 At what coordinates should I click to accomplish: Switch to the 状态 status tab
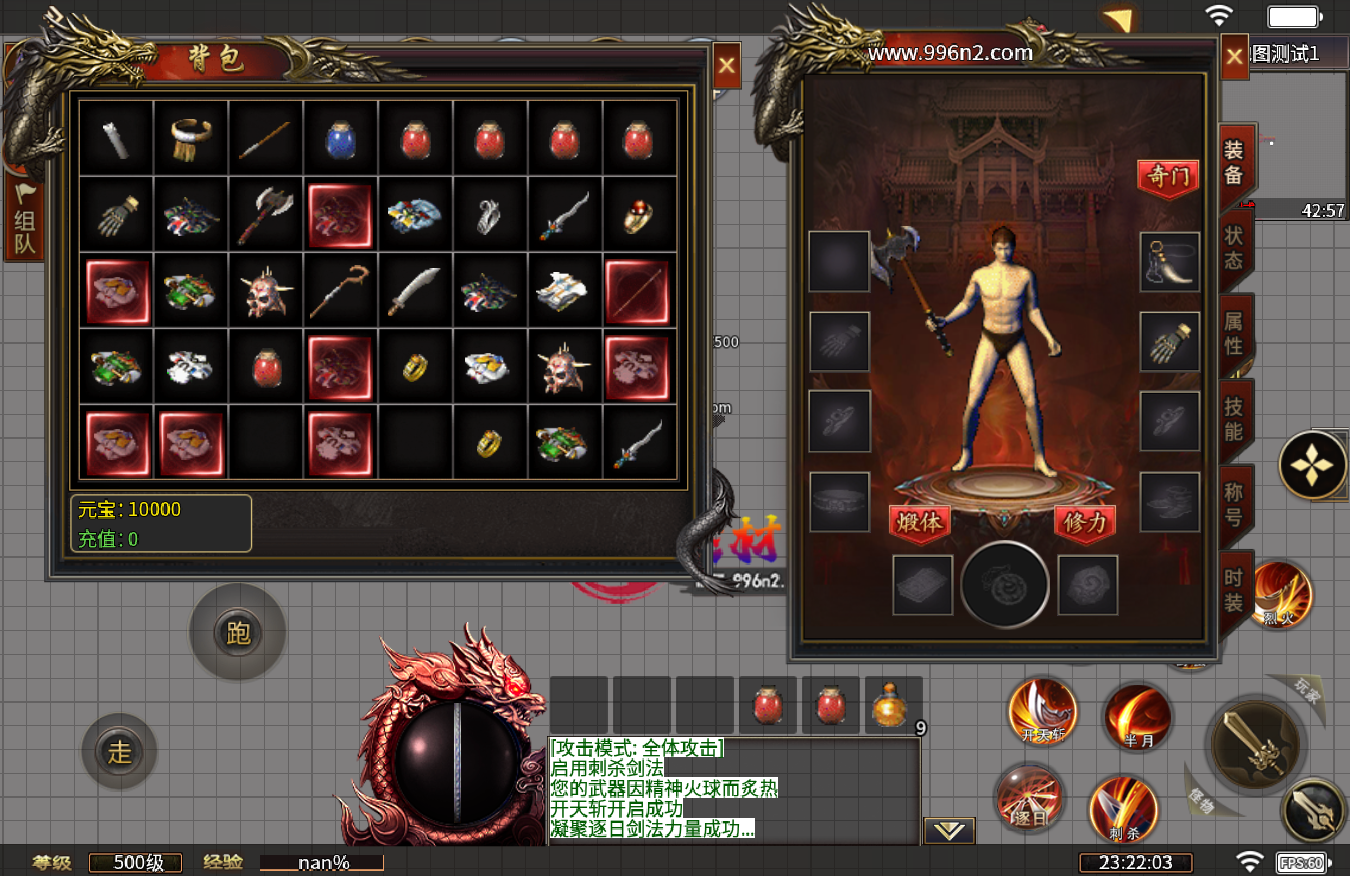1235,247
